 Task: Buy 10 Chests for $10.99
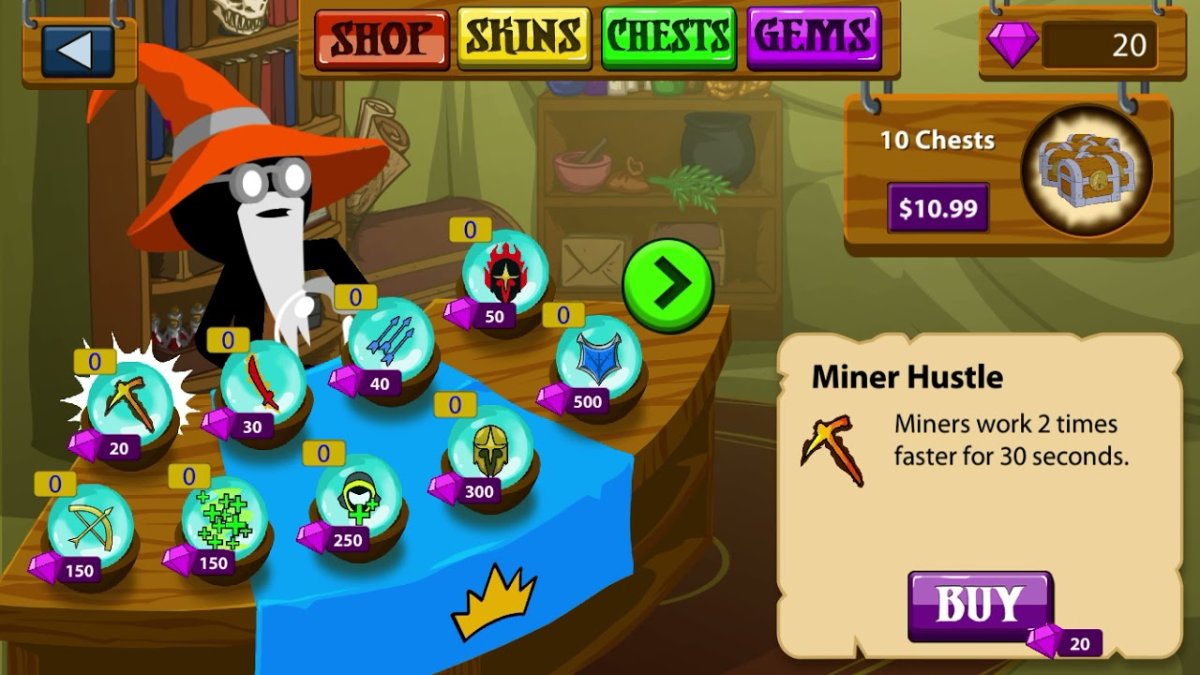click(937, 209)
